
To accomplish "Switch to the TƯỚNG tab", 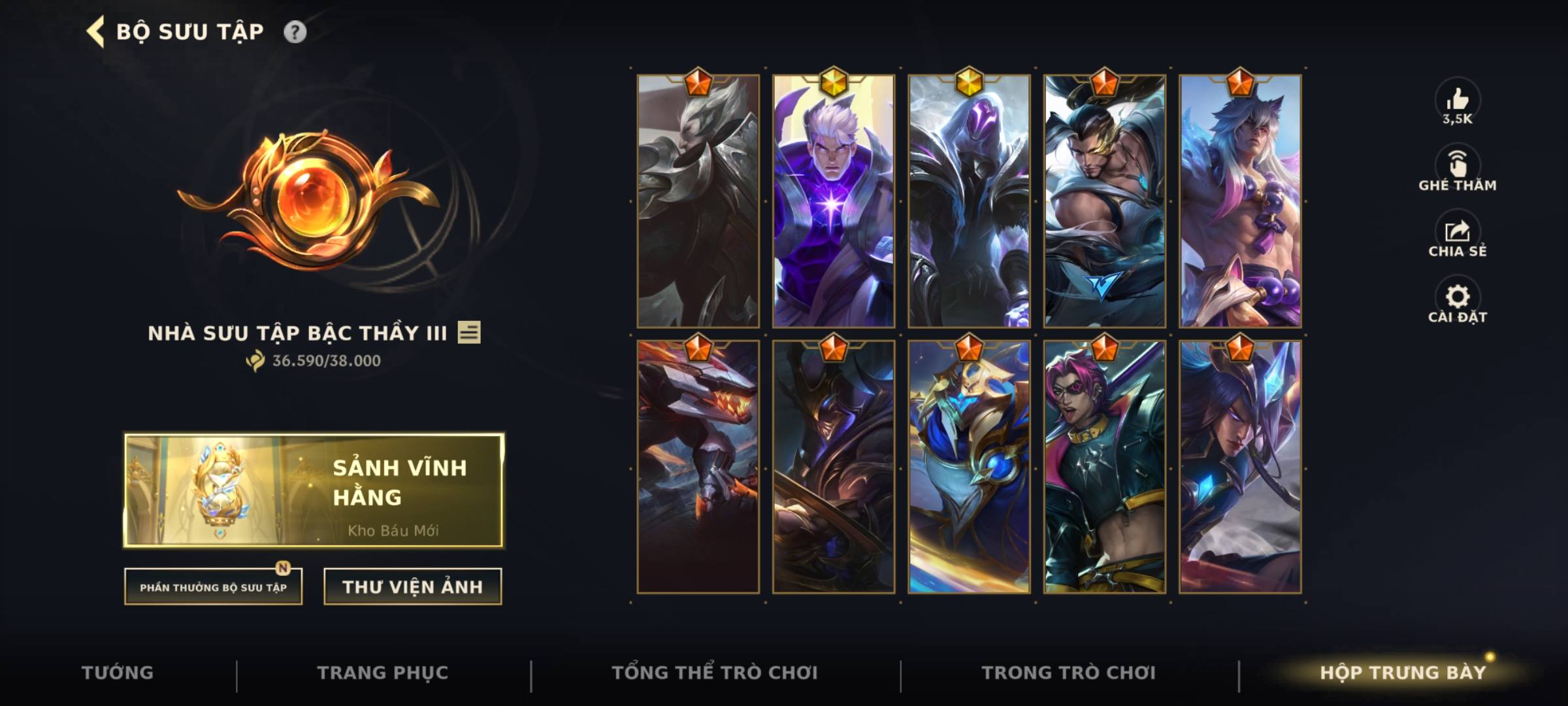I will [118, 671].
